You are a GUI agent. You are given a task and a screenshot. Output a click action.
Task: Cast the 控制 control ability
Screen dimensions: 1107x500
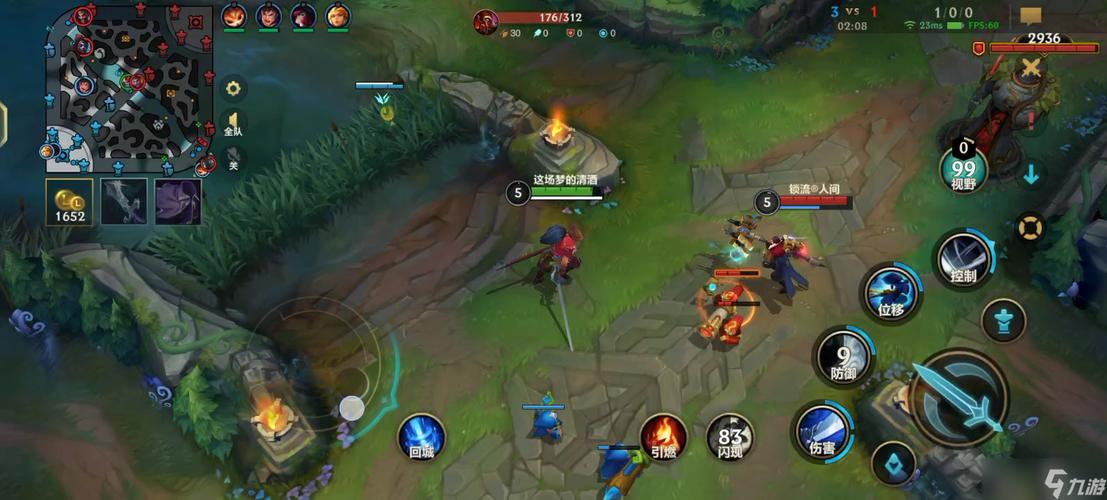point(963,258)
